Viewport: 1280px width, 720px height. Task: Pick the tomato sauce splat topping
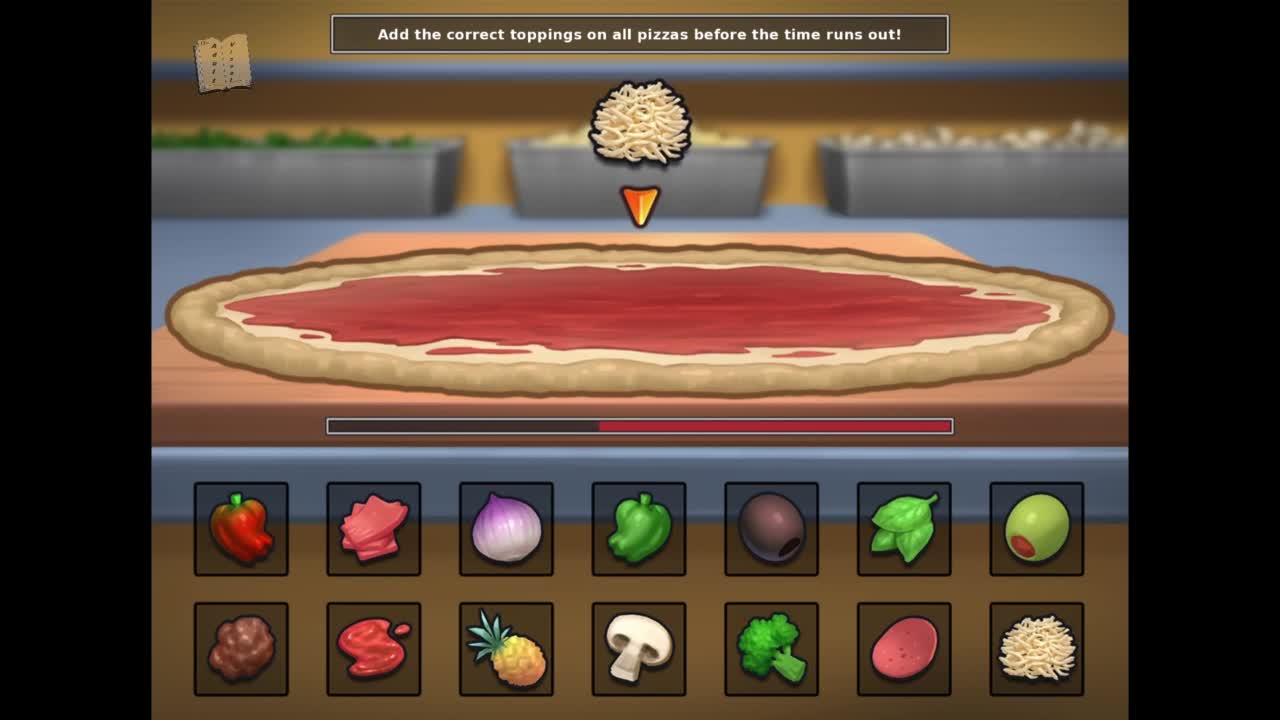[x=374, y=649]
